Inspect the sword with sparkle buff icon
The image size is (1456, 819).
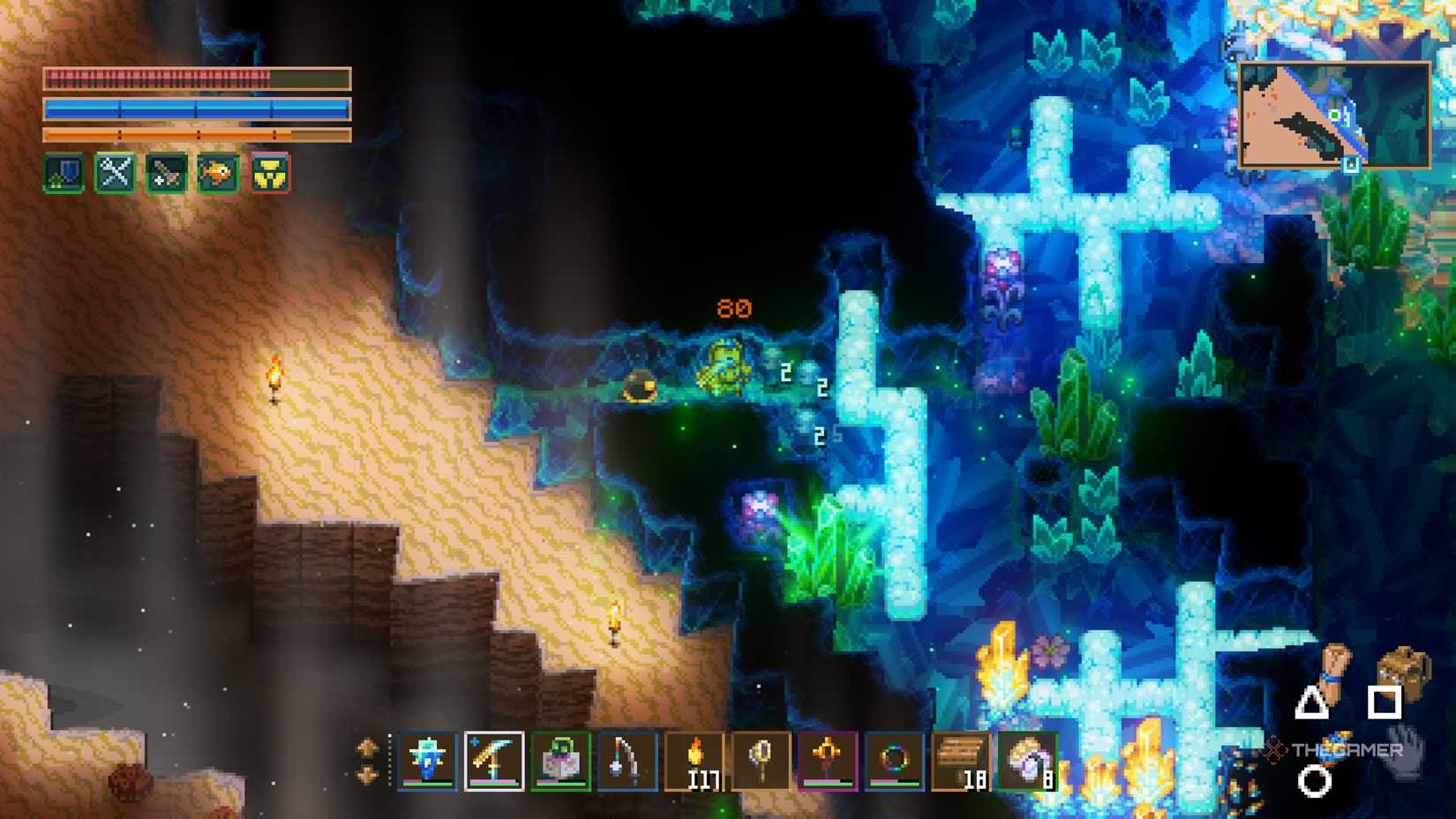point(167,173)
